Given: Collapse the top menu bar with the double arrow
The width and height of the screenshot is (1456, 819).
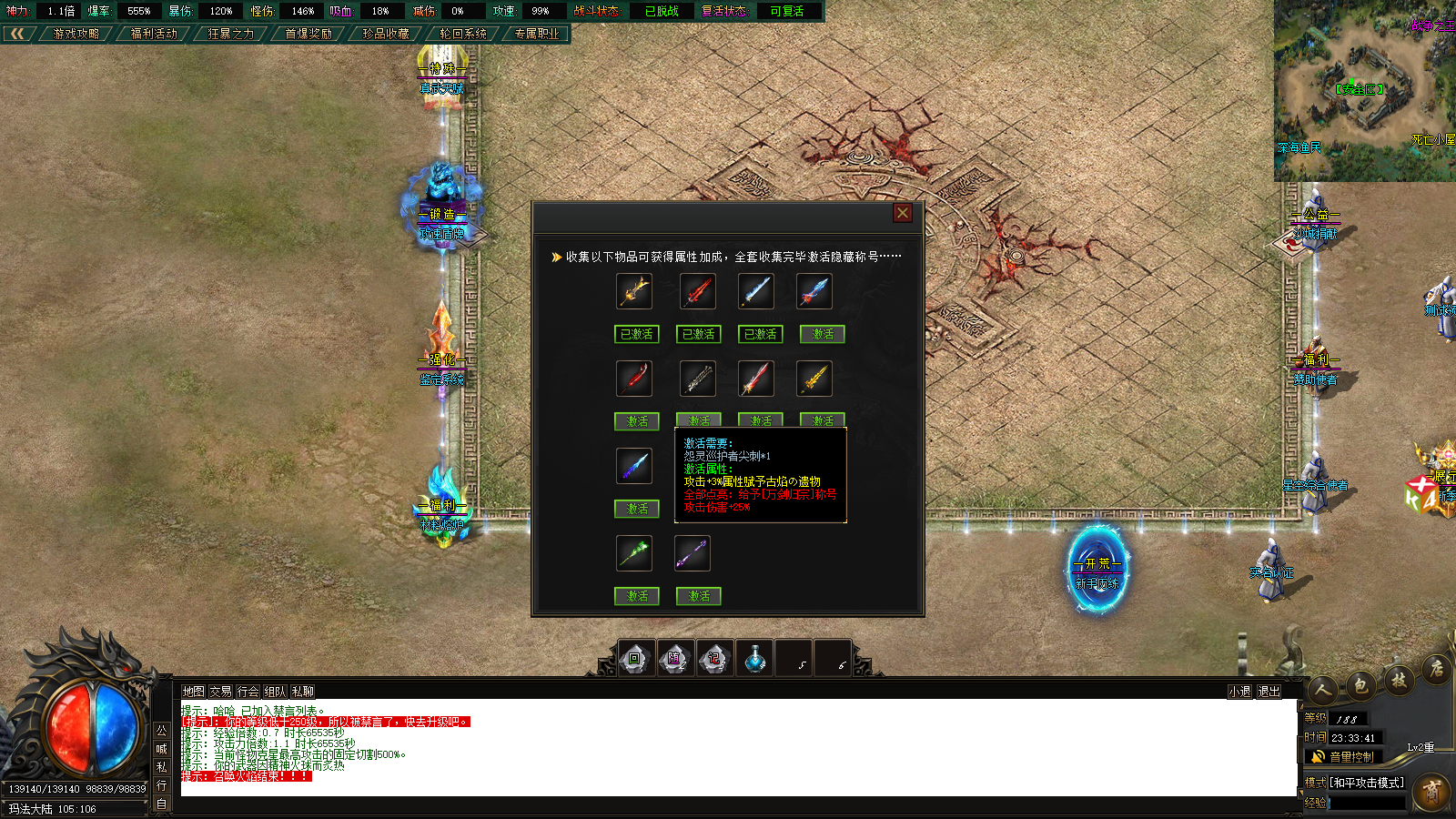Looking at the screenshot, I should pos(17,34).
